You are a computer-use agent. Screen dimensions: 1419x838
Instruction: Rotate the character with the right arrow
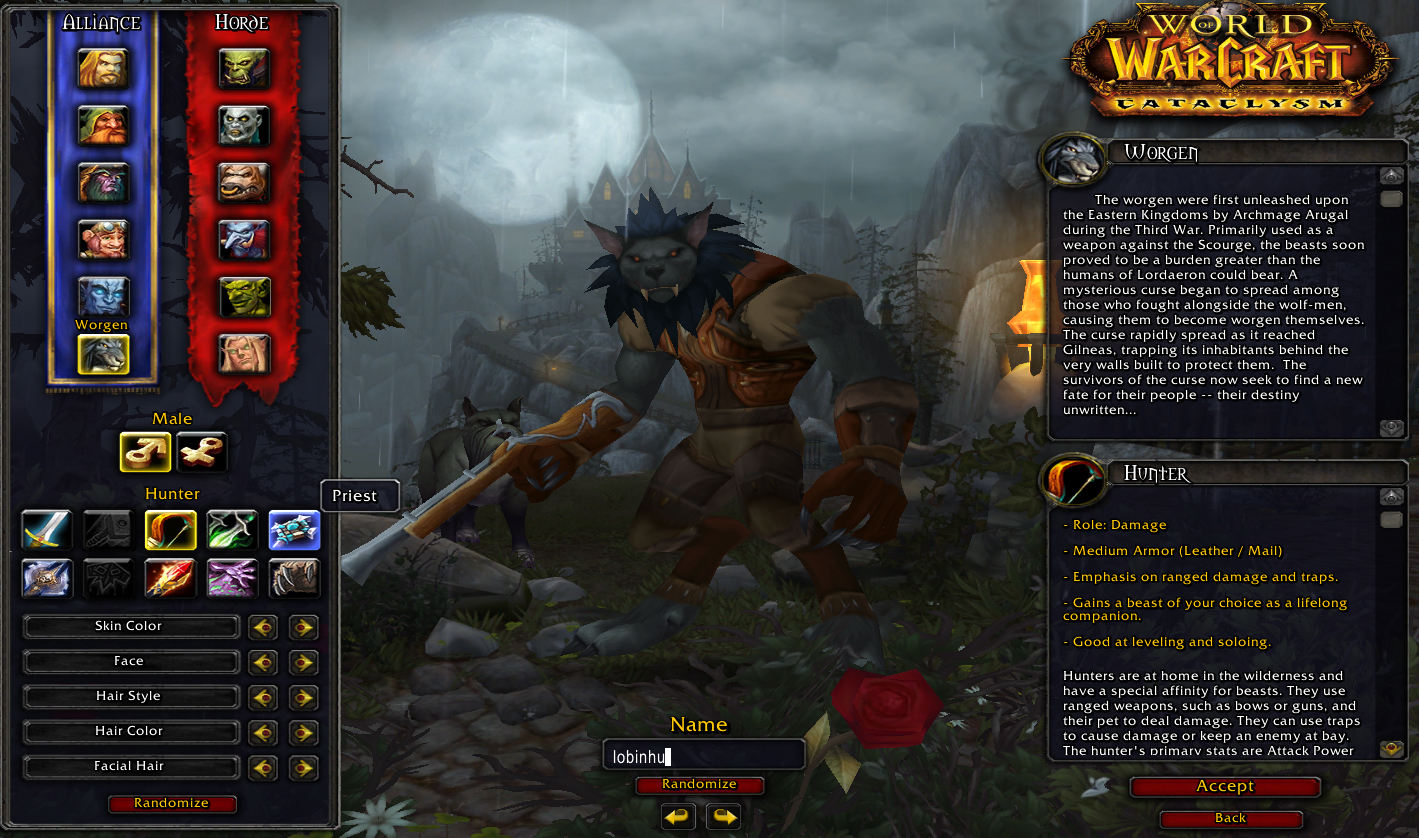click(x=724, y=817)
